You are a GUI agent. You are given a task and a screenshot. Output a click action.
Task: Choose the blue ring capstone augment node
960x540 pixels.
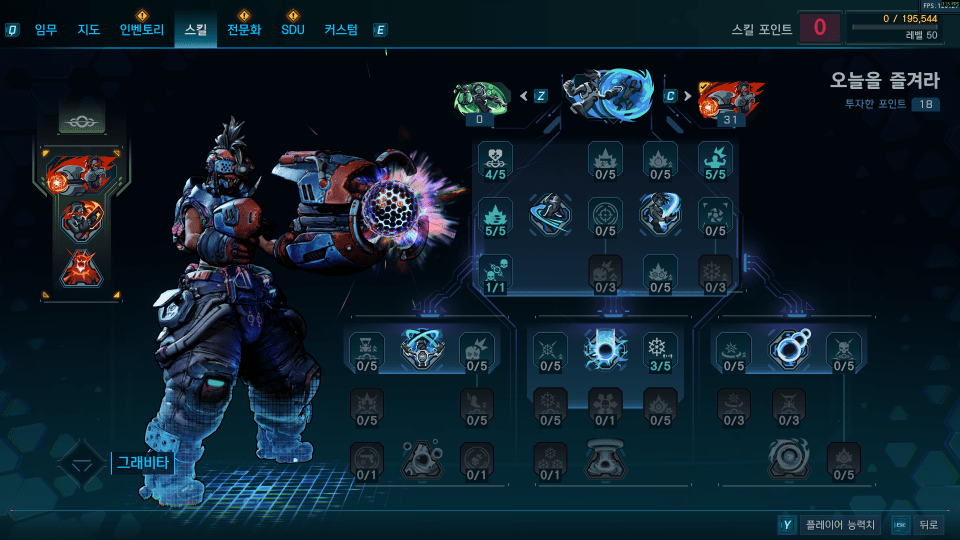(x=788, y=347)
